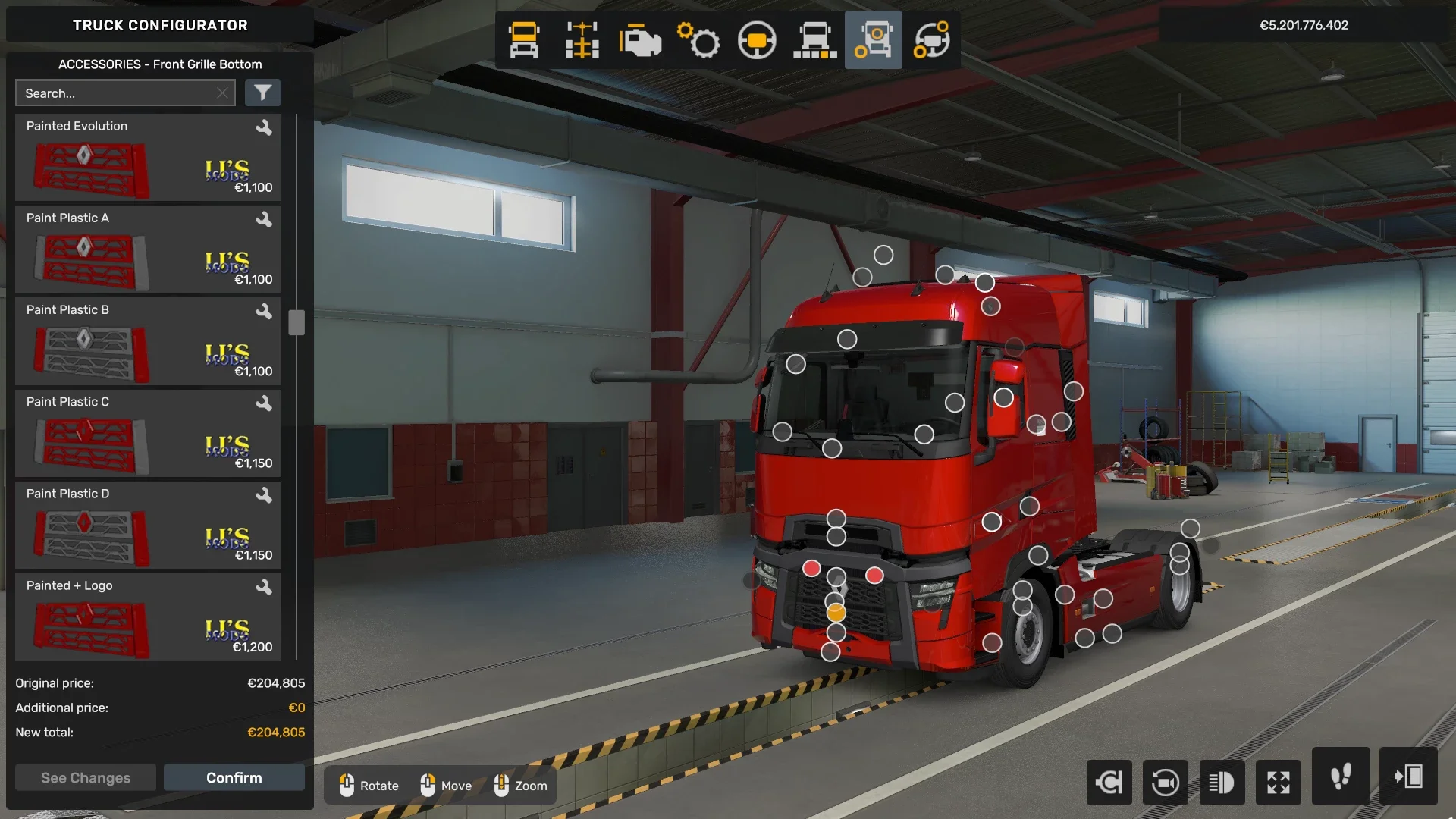Click the See Changes button
Screen dimensions: 1456x819
[85, 777]
